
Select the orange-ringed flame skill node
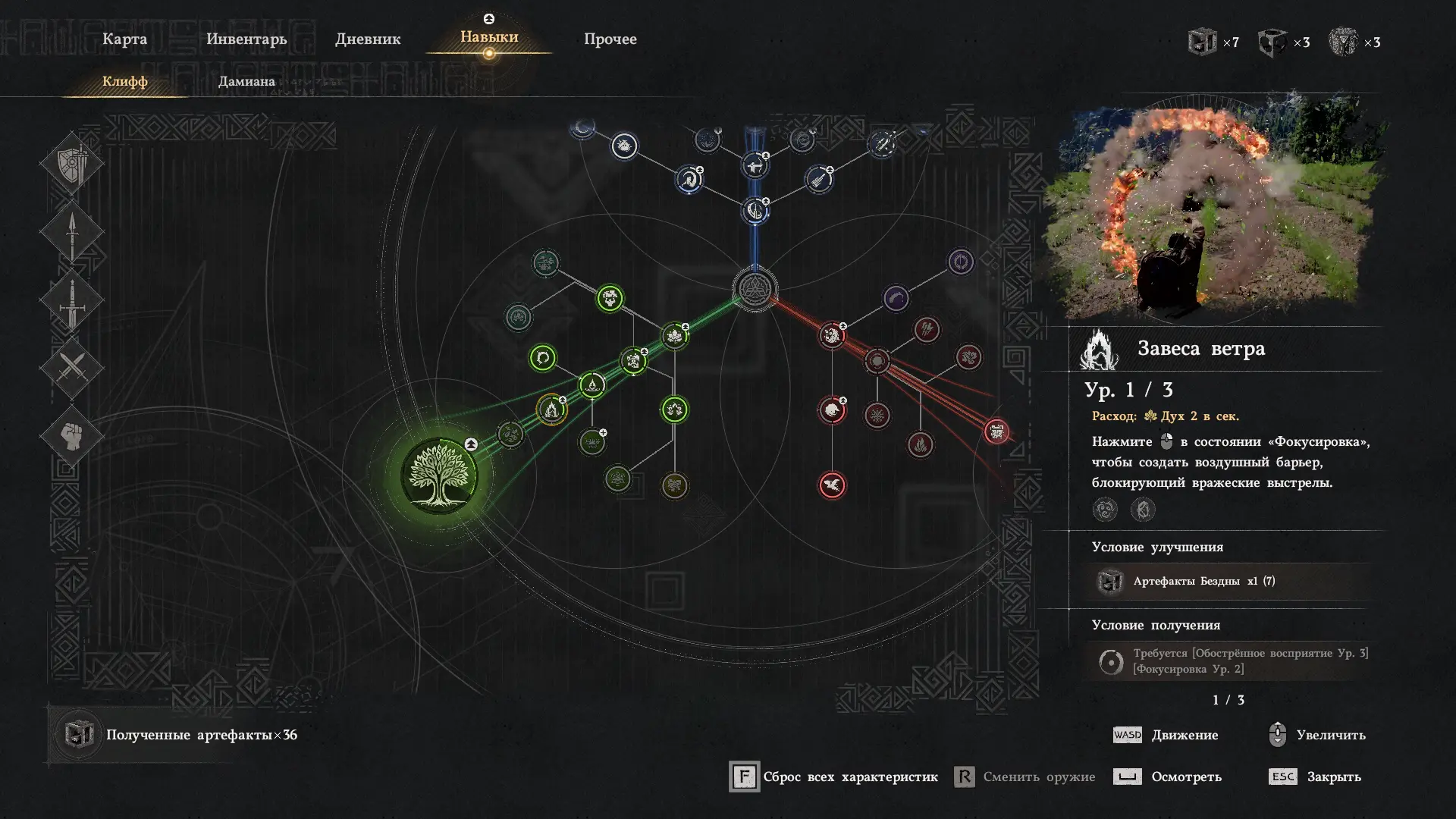click(x=551, y=410)
